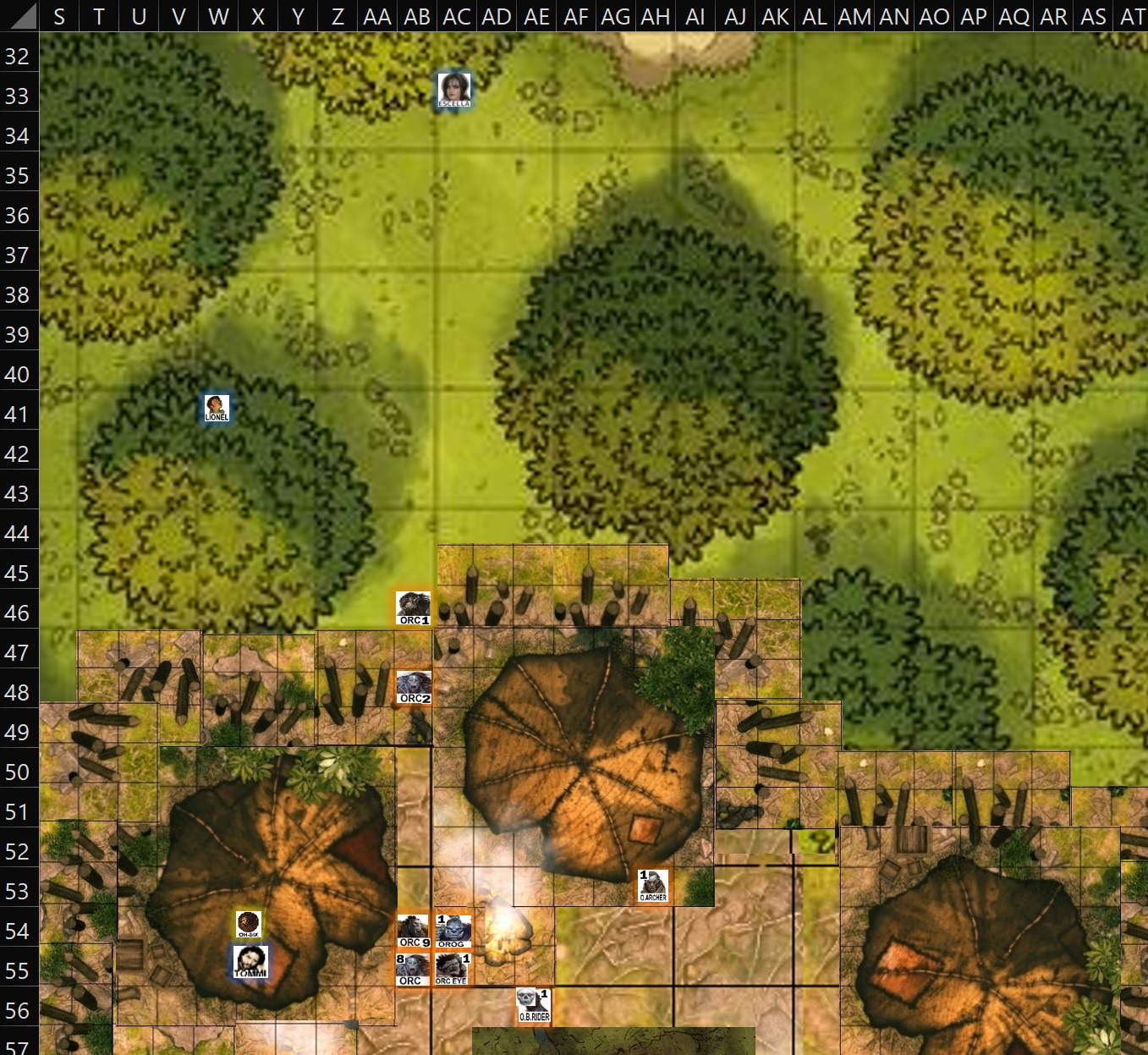1148x1055 pixels.
Task: Select the OROG token by the fire
Action: (453, 931)
